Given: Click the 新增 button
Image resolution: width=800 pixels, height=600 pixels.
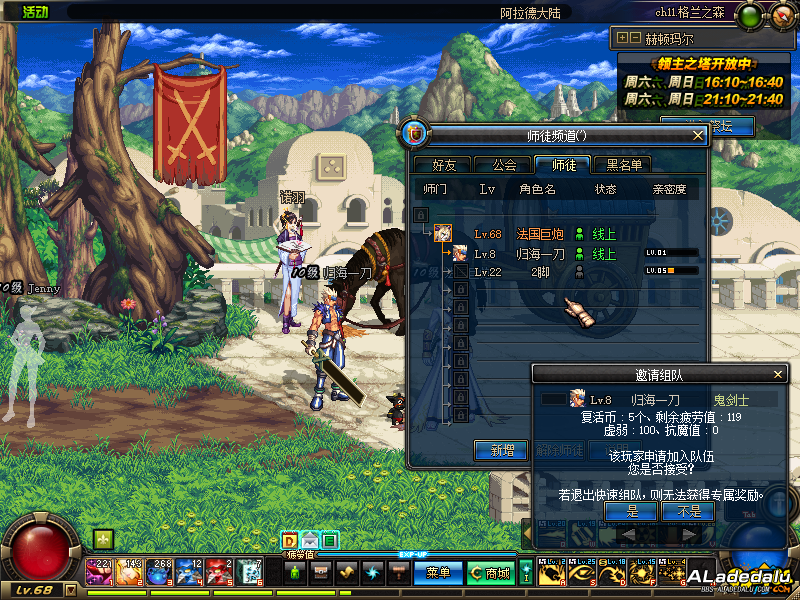Looking at the screenshot, I should tap(501, 451).
